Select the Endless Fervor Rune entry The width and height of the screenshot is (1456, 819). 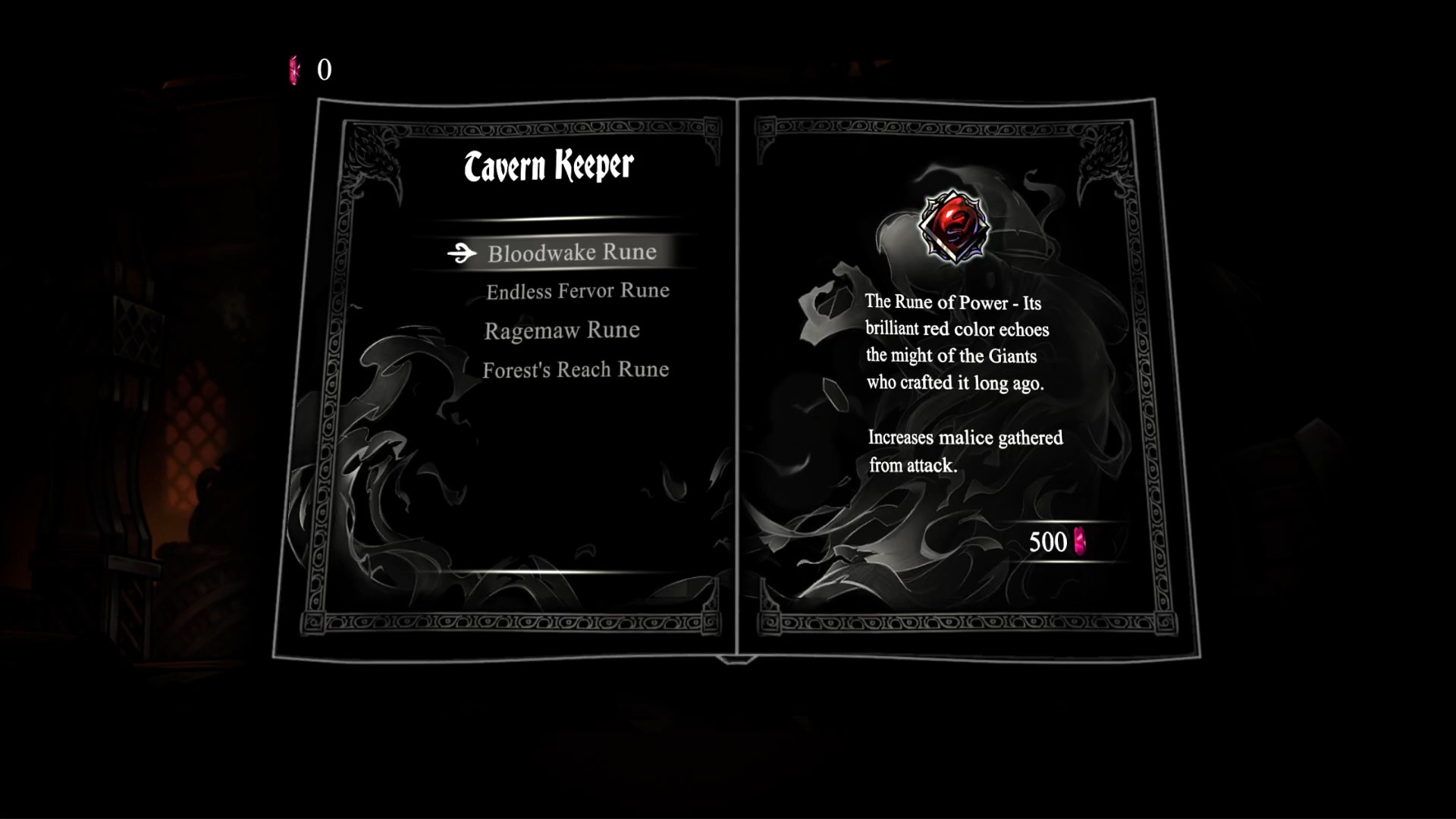pos(577,290)
